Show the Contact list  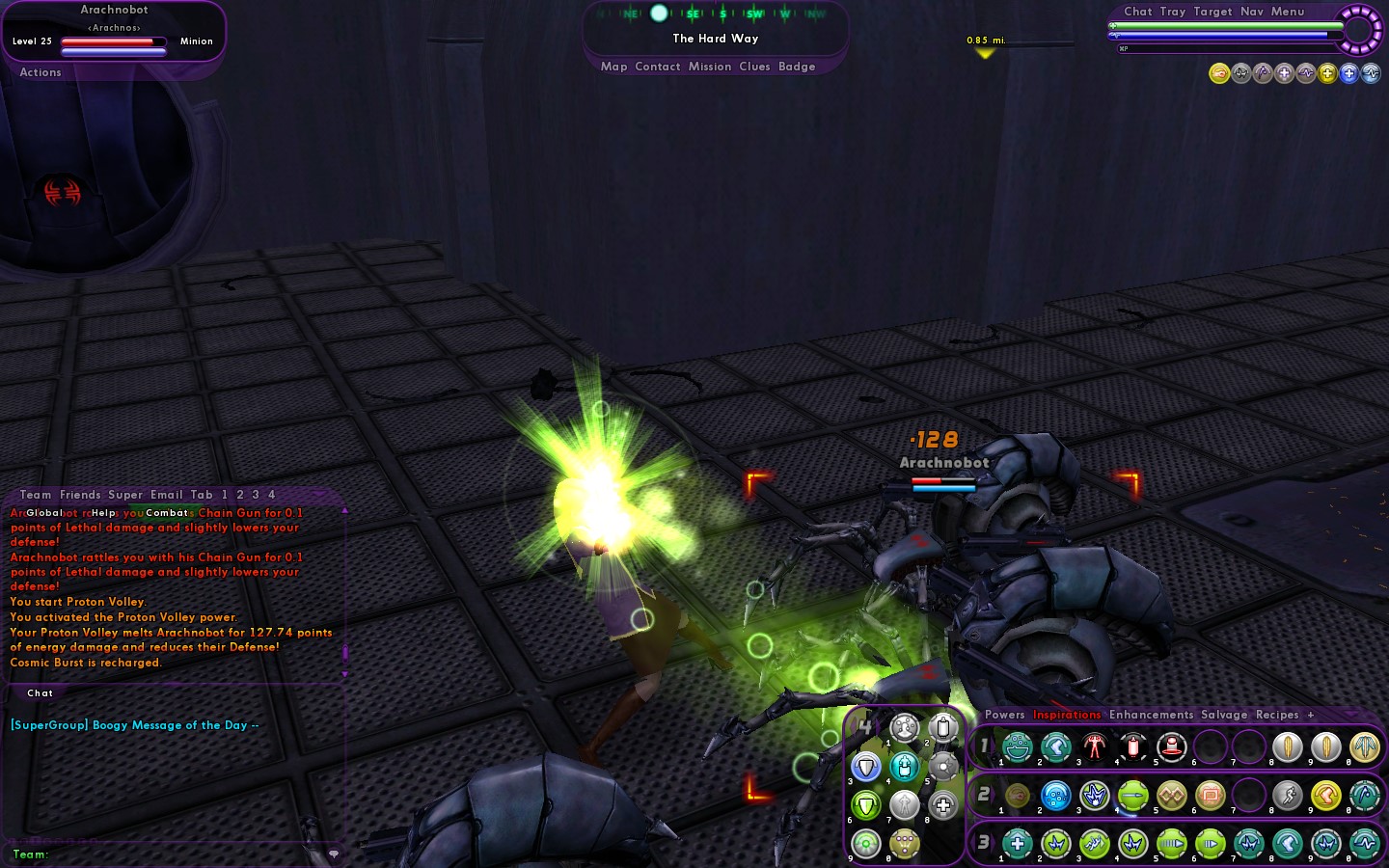pyautogui.click(x=658, y=67)
